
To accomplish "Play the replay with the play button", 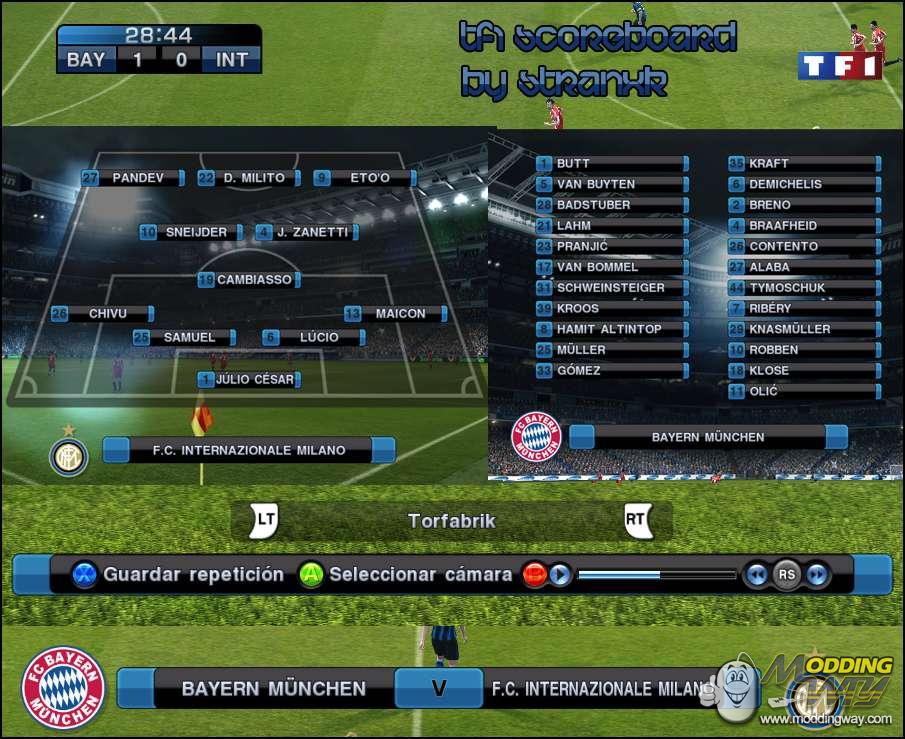I will coord(561,575).
